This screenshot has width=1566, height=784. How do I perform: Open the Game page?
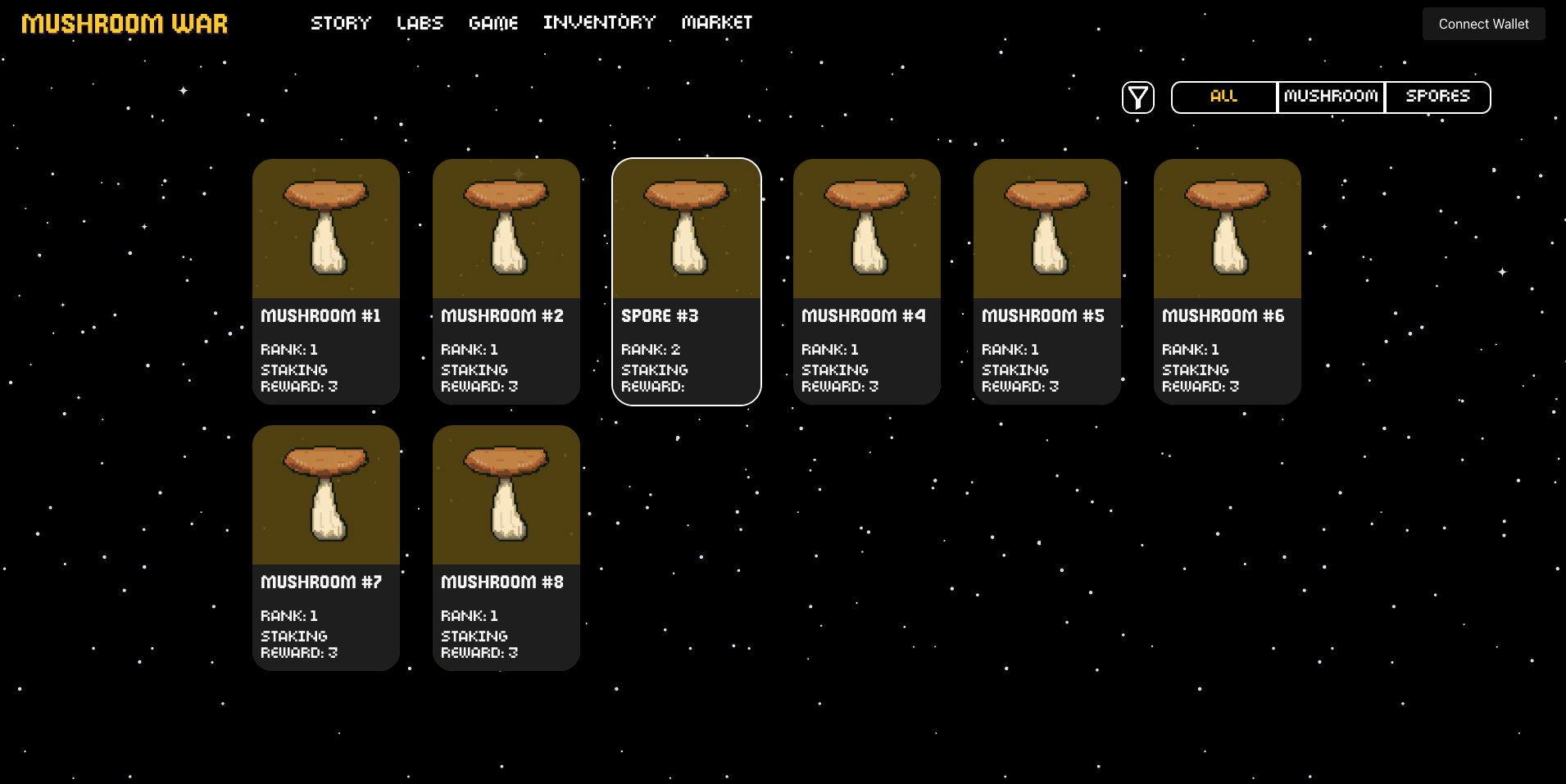[x=493, y=23]
